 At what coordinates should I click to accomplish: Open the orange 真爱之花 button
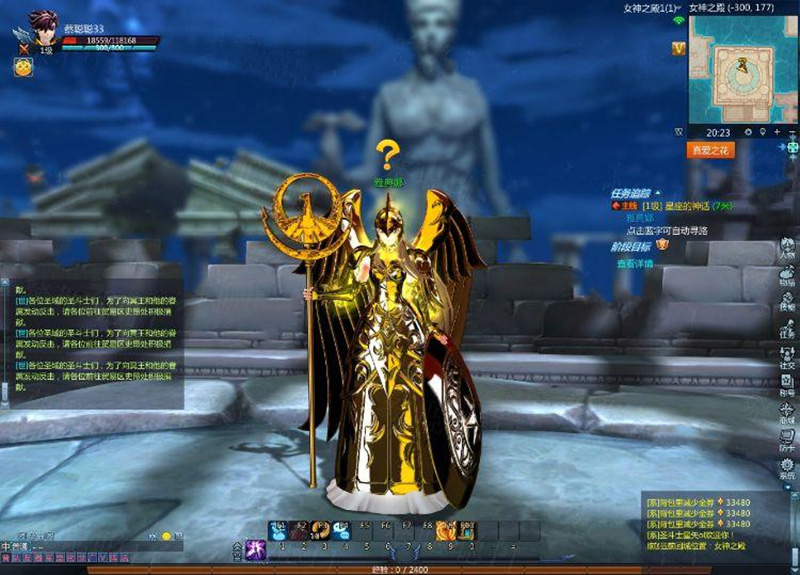711,150
